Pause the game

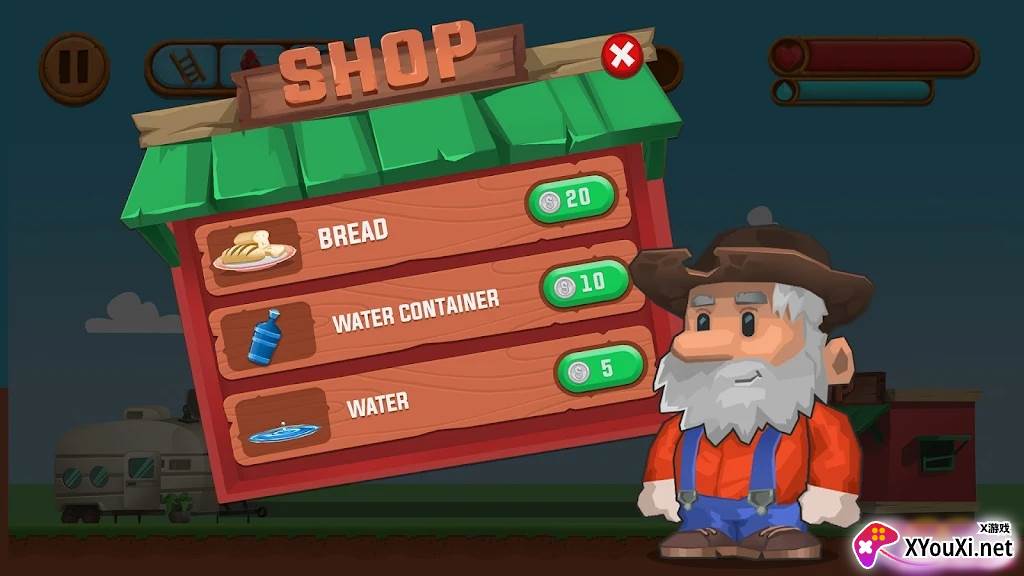(73, 67)
